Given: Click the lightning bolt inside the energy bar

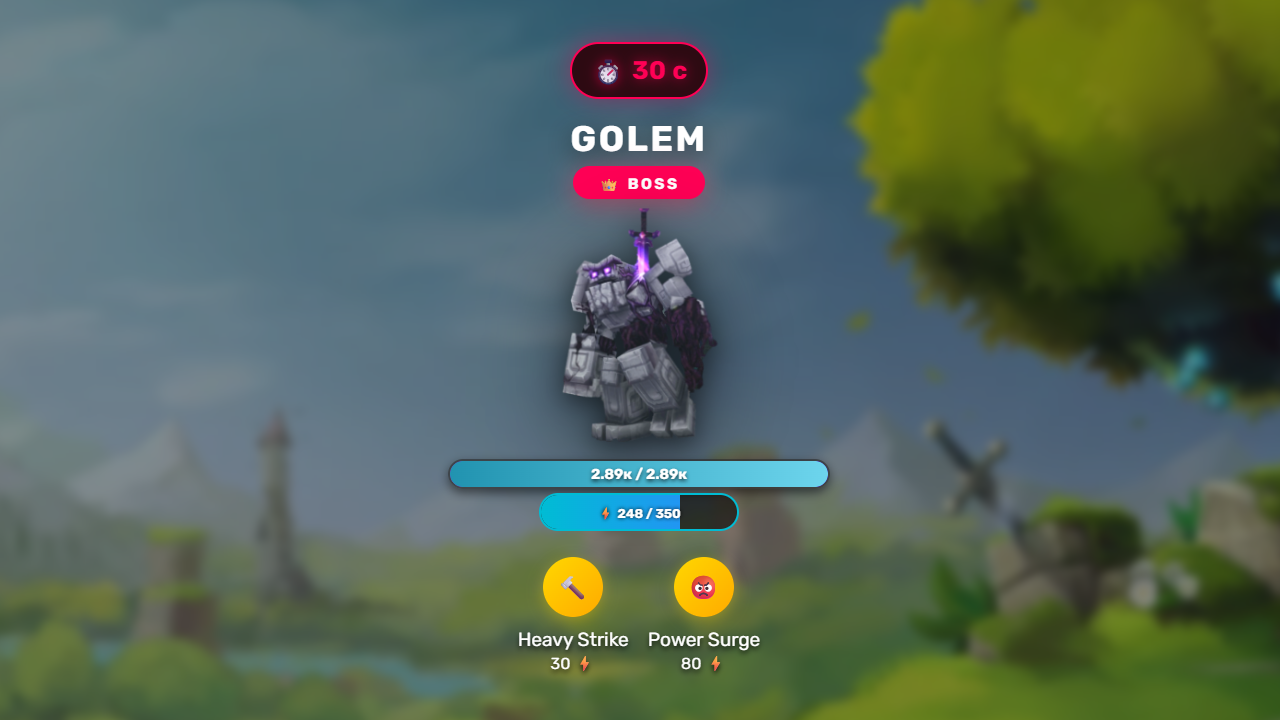Looking at the screenshot, I should 605,512.
